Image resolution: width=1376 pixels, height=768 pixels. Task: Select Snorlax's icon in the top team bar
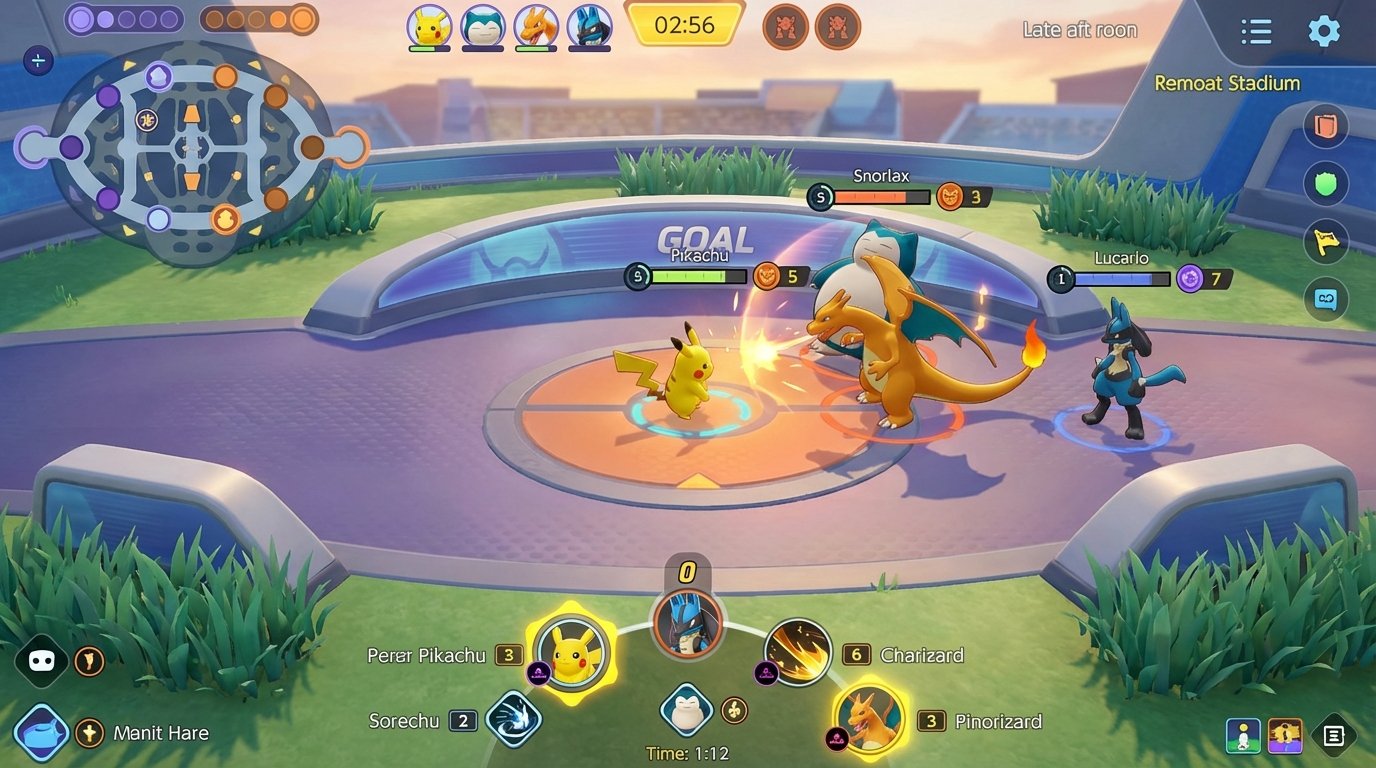tap(482, 27)
